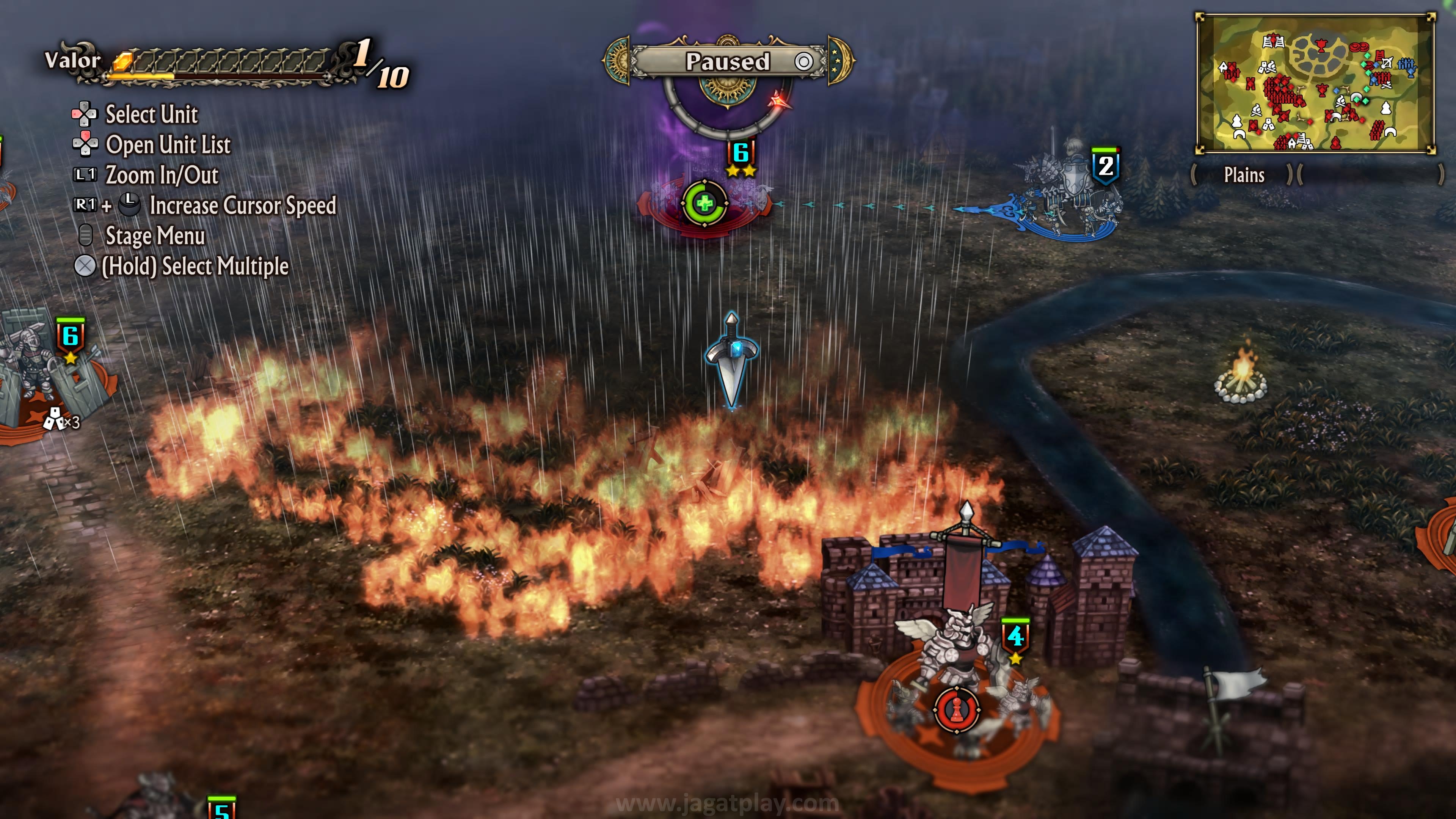
Task: Select the red pawn enemy unit marker
Action: pyautogui.click(x=956, y=710)
